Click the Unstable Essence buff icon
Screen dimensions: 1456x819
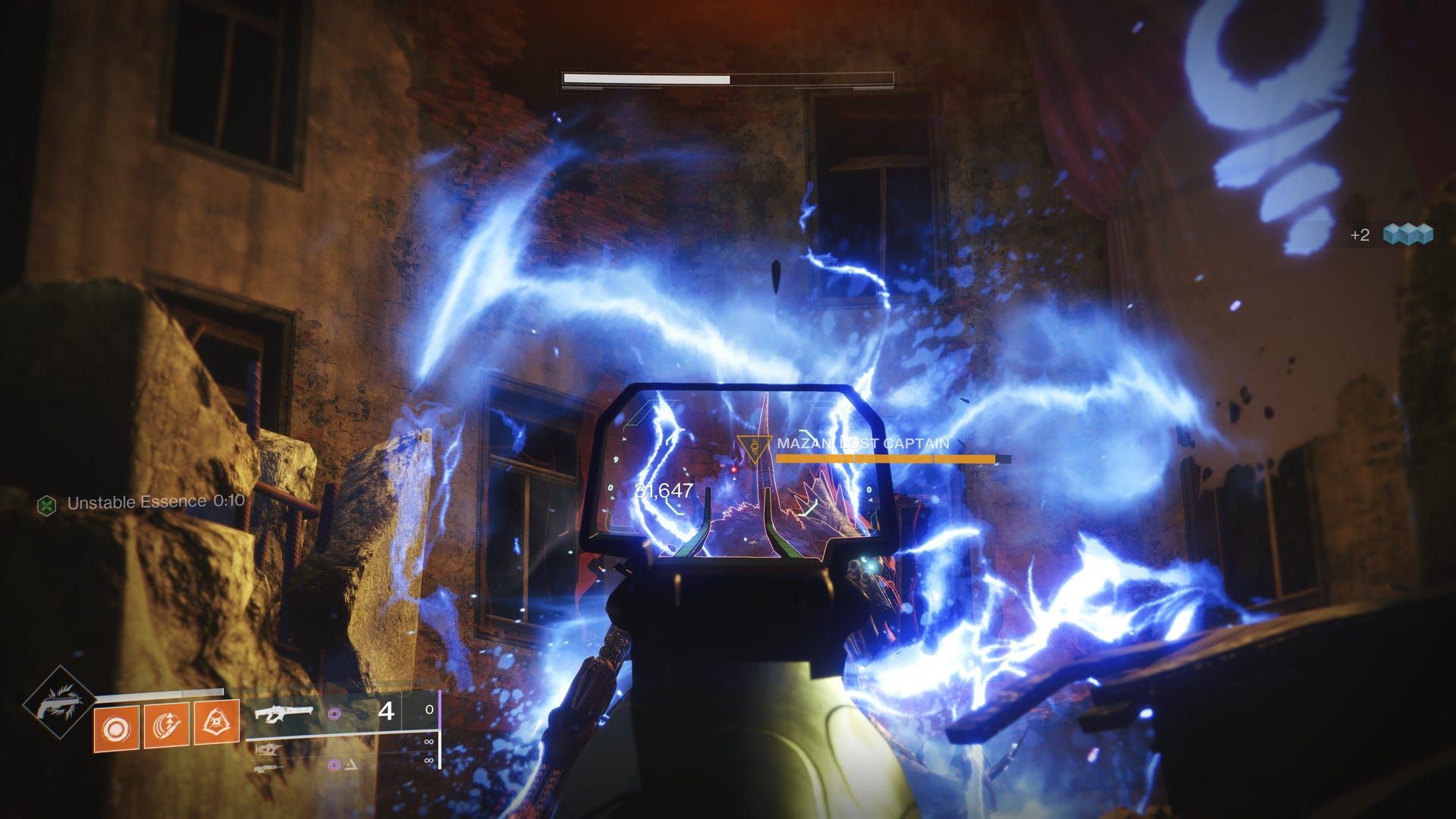click(47, 502)
